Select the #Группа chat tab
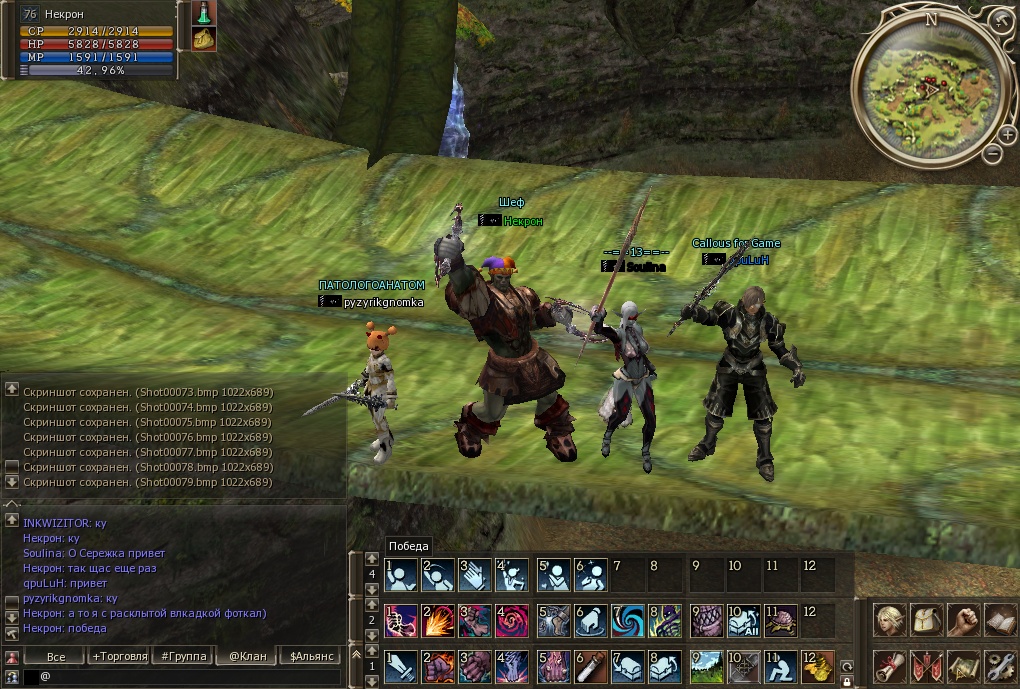 [182, 657]
